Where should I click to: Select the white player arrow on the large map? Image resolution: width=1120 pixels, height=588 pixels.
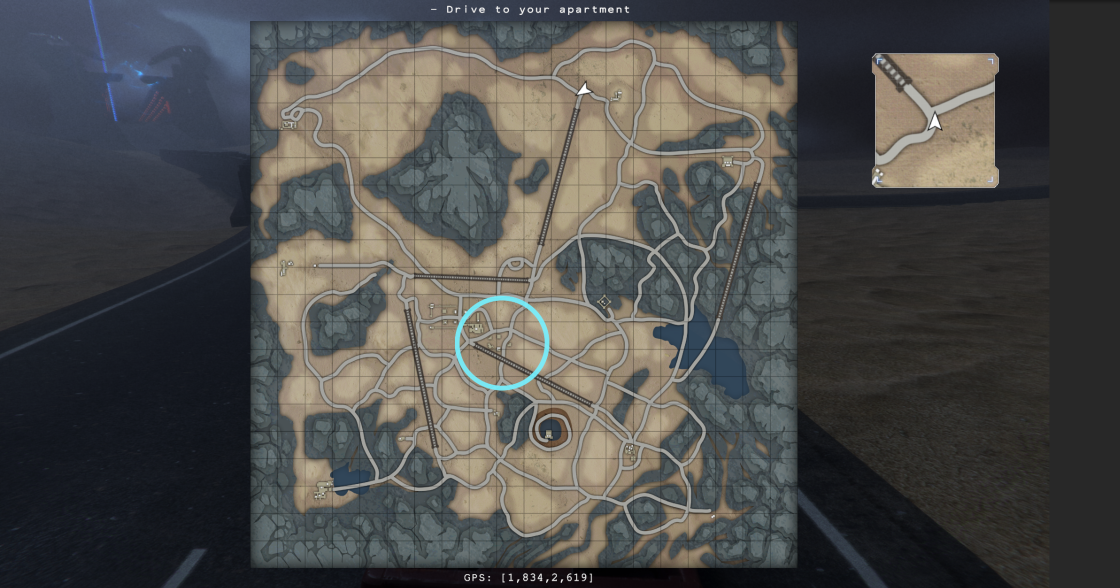(x=585, y=90)
